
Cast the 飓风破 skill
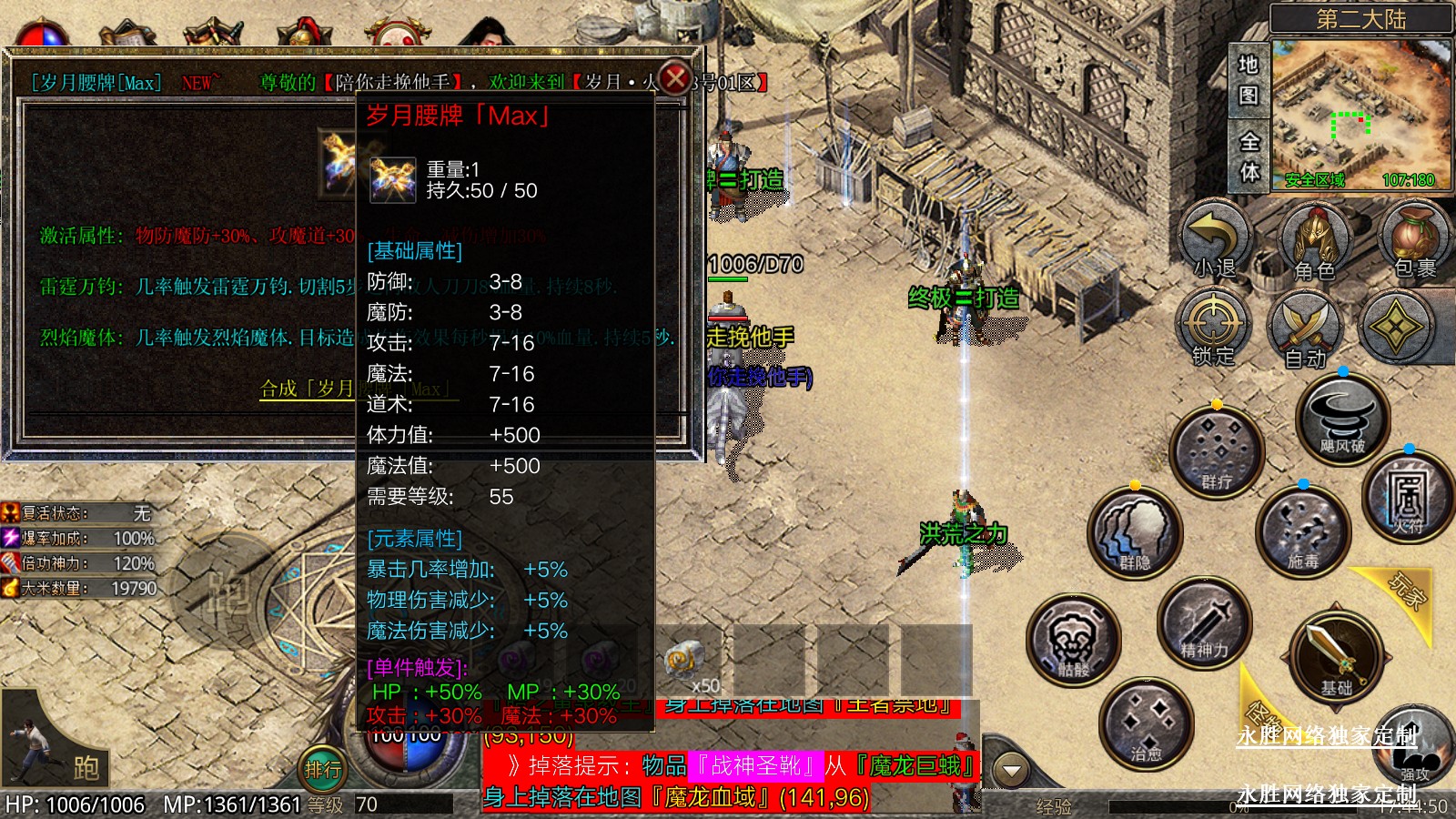(x=1342, y=420)
